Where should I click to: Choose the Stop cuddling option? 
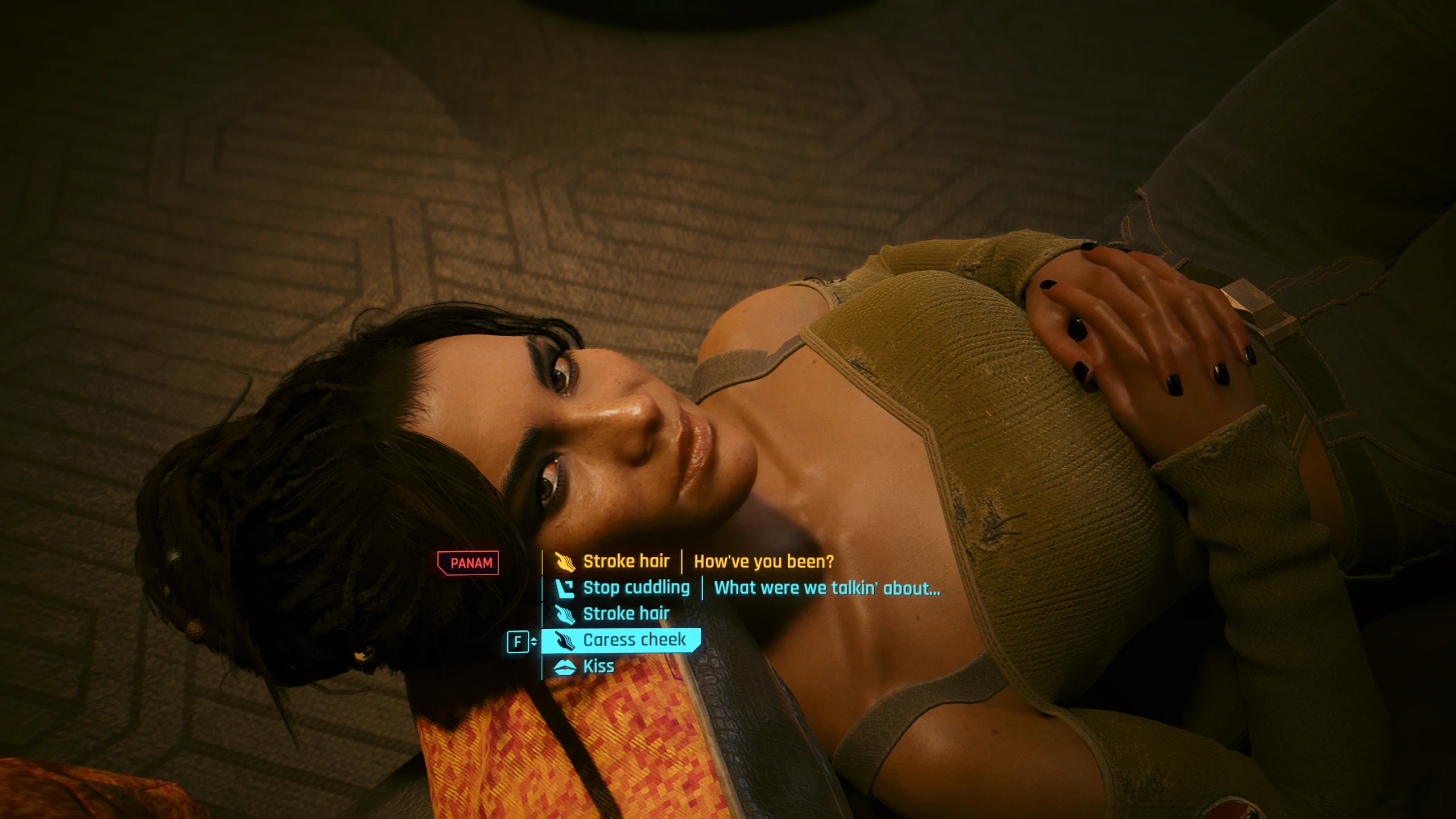pos(635,587)
